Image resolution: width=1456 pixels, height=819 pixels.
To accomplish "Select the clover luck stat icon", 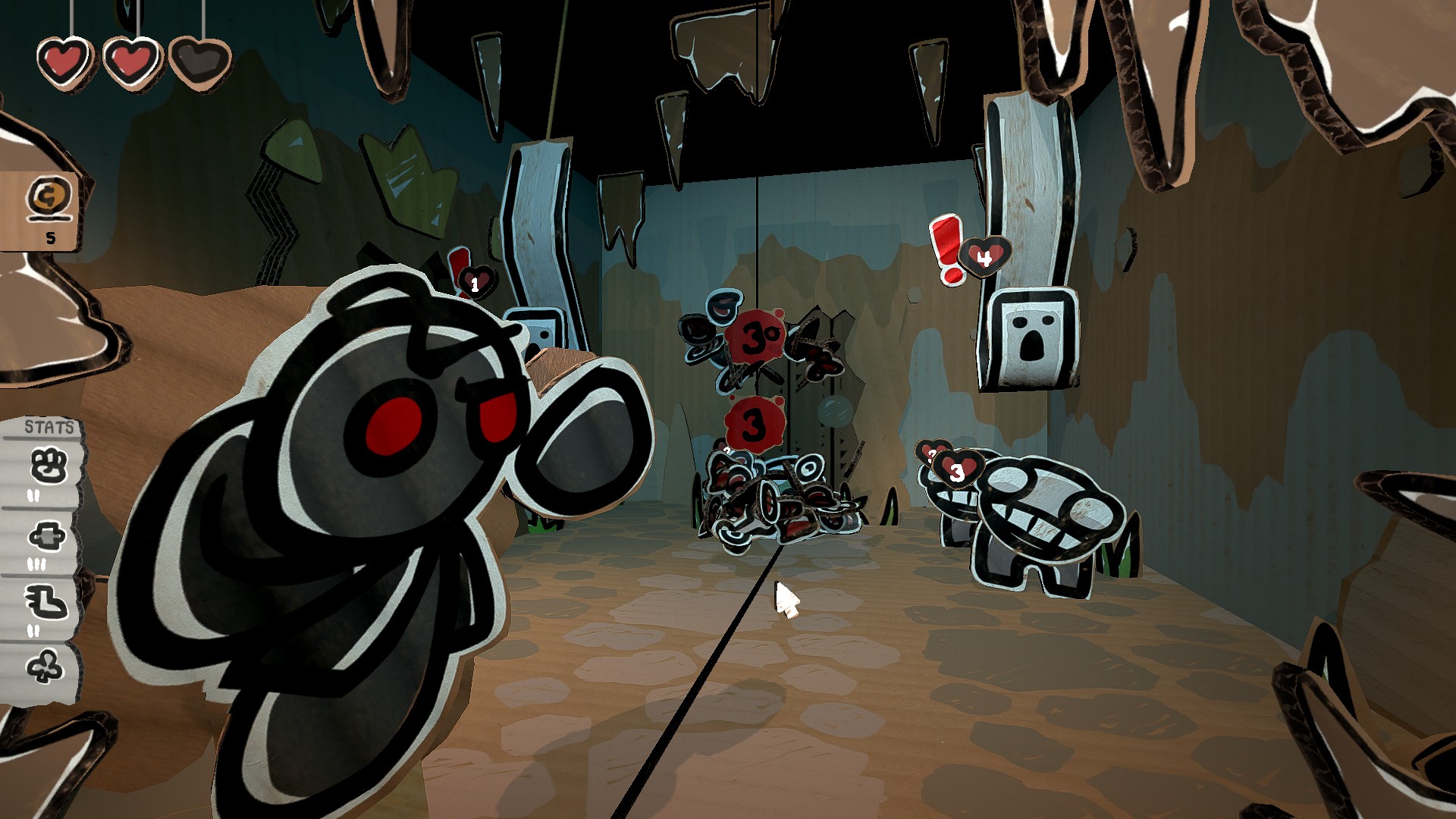I will point(45,668).
